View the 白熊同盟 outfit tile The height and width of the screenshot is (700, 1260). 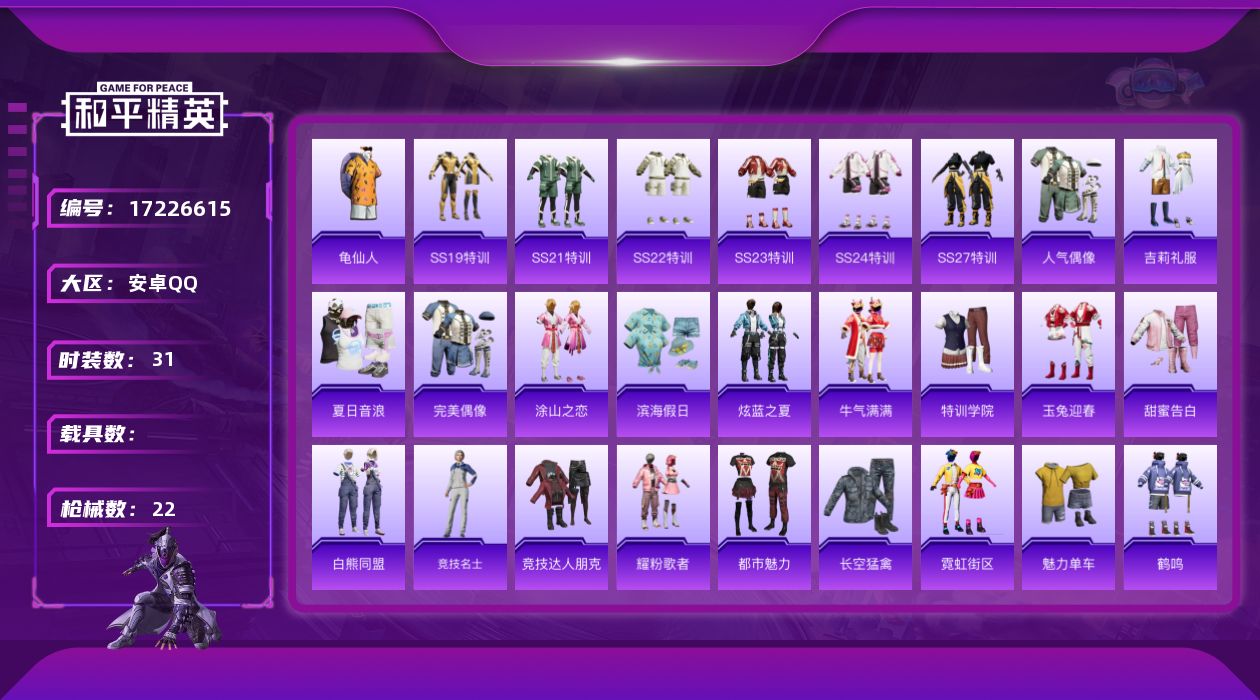click(x=358, y=516)
